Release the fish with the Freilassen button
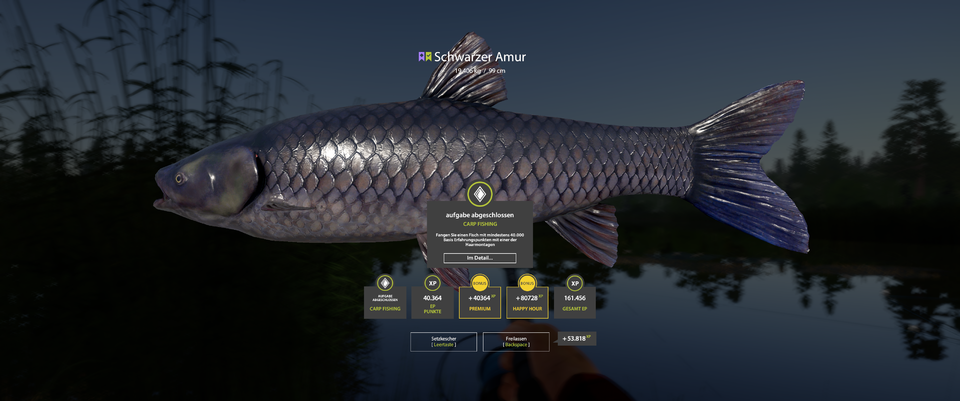 click(x=516, y=342)
